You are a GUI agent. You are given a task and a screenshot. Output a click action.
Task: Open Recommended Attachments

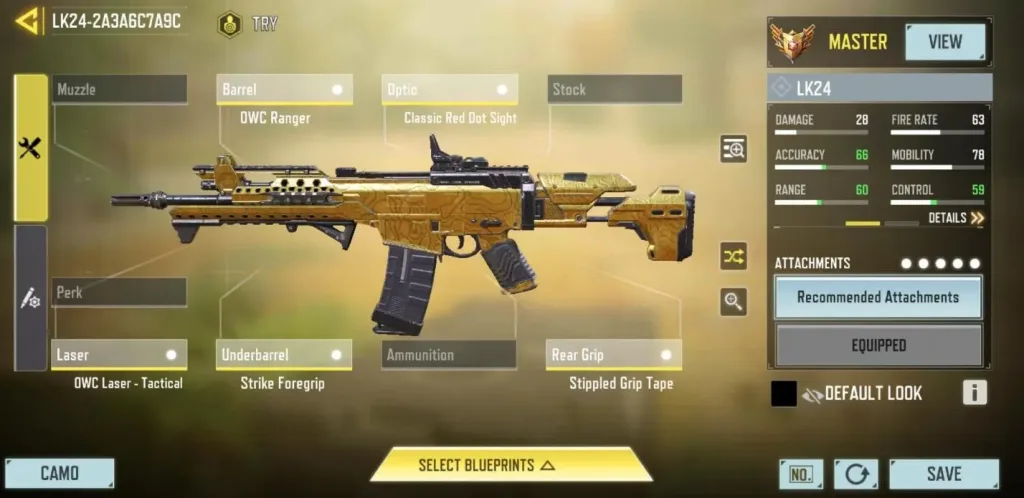tap(878, 297)
